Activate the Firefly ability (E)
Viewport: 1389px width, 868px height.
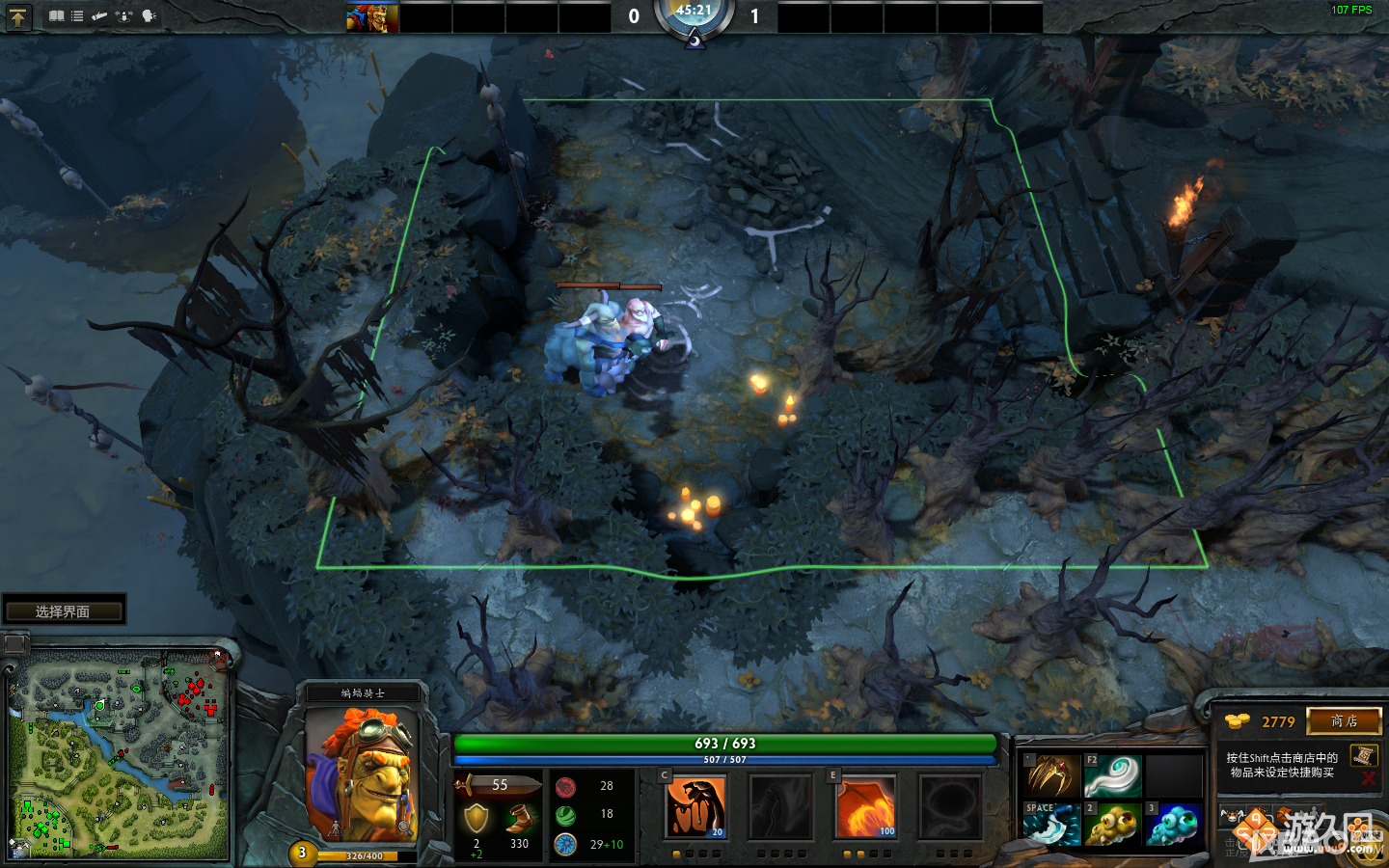pyautogui.click(x=865, y=807)
